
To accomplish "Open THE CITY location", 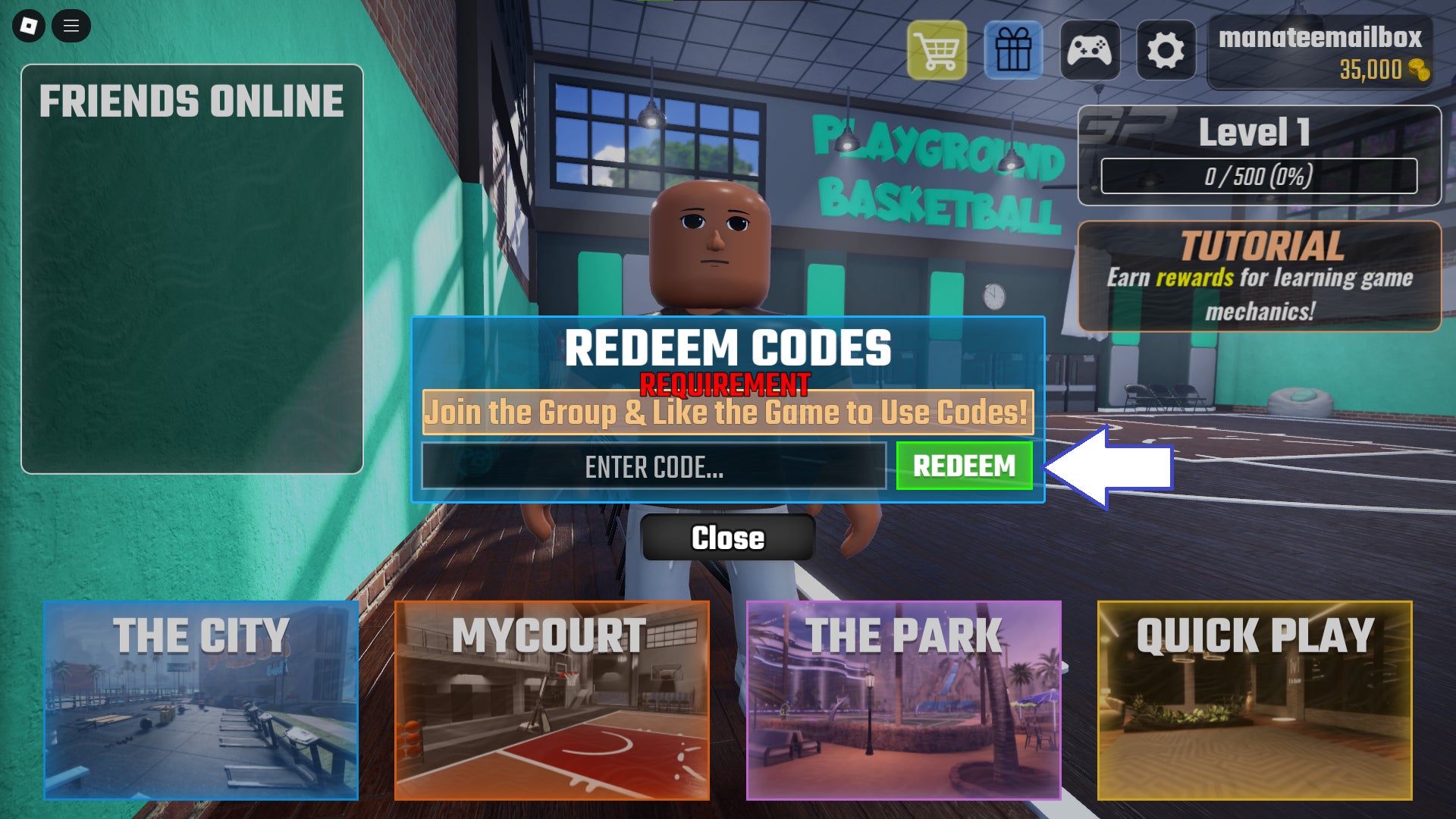I will [x=200, y=701].
